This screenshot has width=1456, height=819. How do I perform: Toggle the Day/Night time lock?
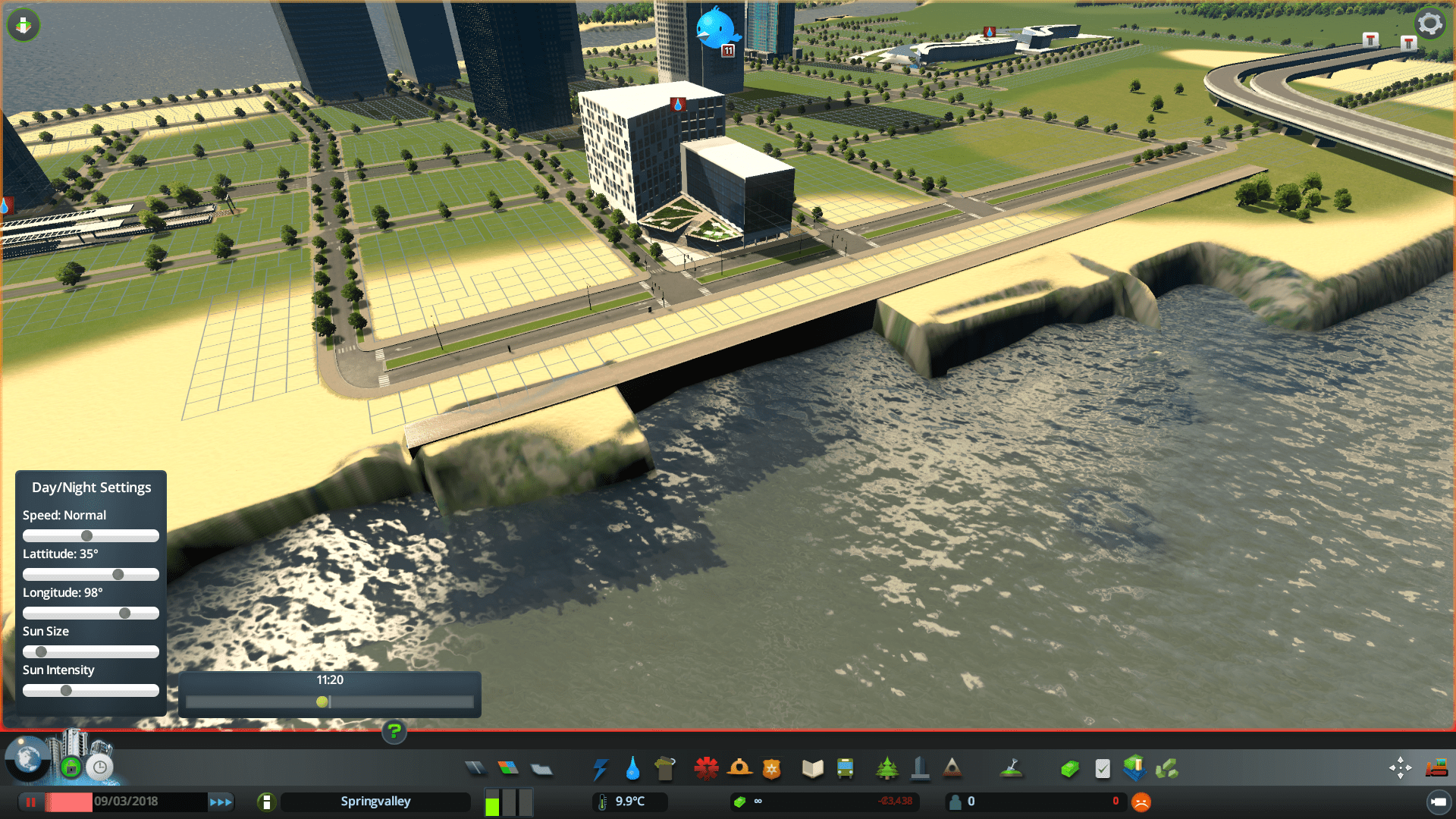tap(99, 767)
